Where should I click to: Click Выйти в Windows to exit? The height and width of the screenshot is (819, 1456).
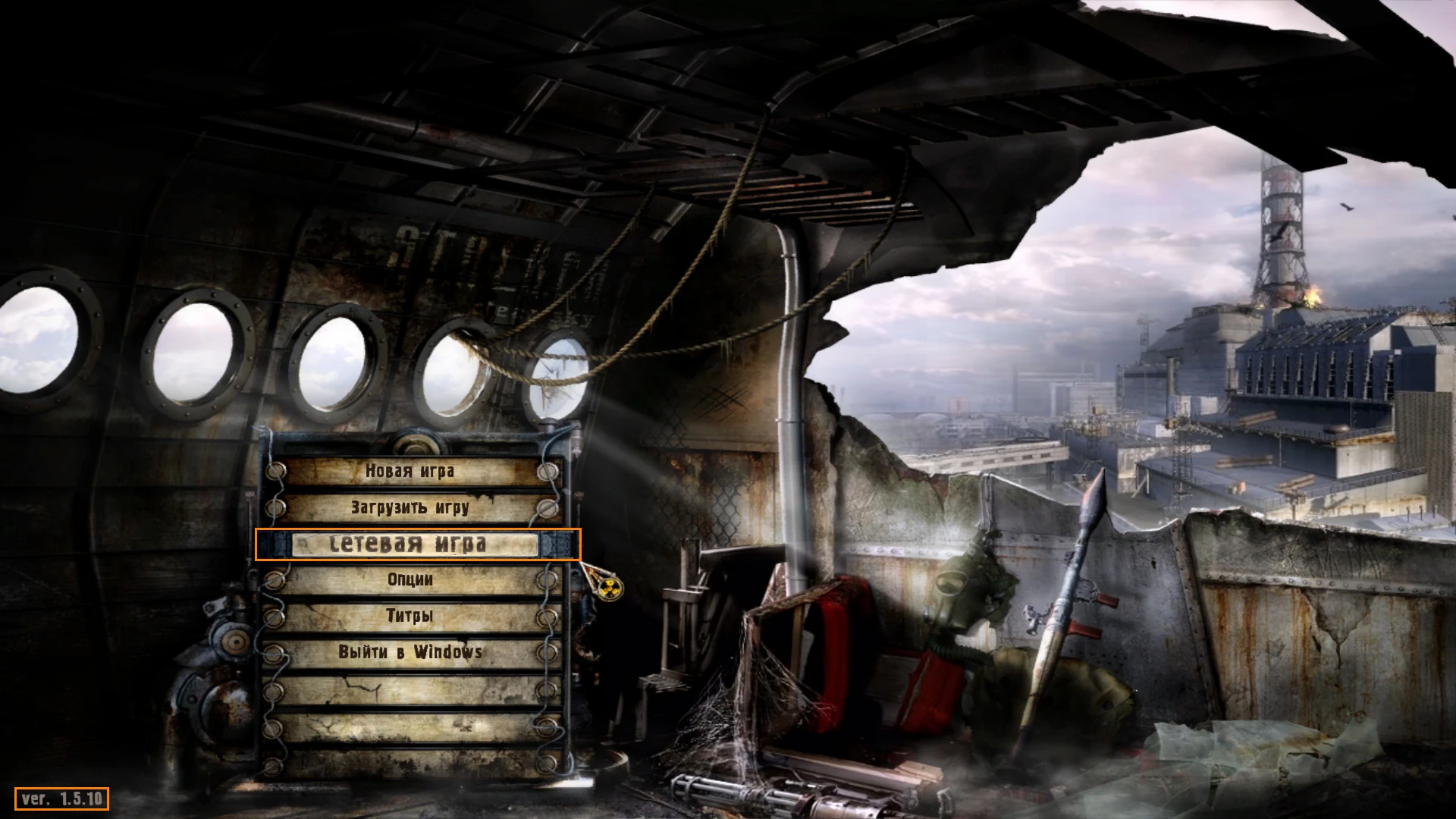(x=412, y=651)
